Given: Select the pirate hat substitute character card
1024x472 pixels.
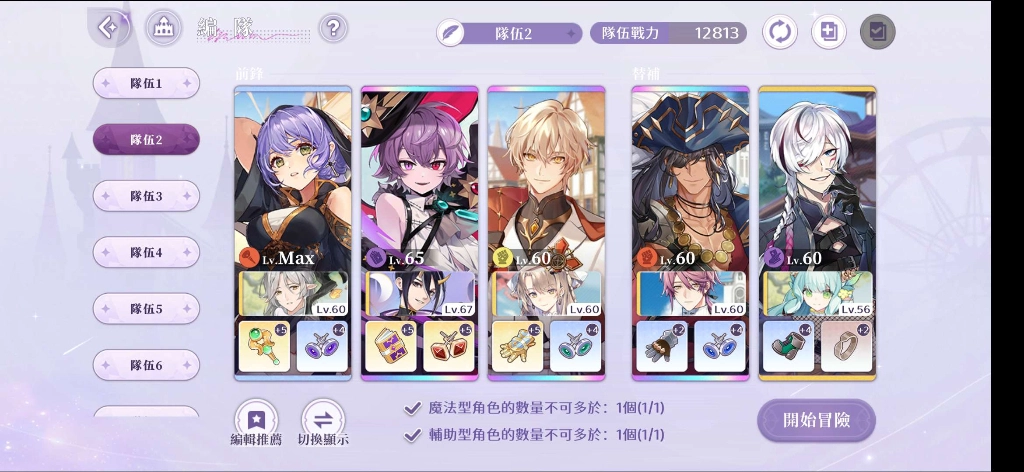Looking at the screenshot, I should (690, 180).
